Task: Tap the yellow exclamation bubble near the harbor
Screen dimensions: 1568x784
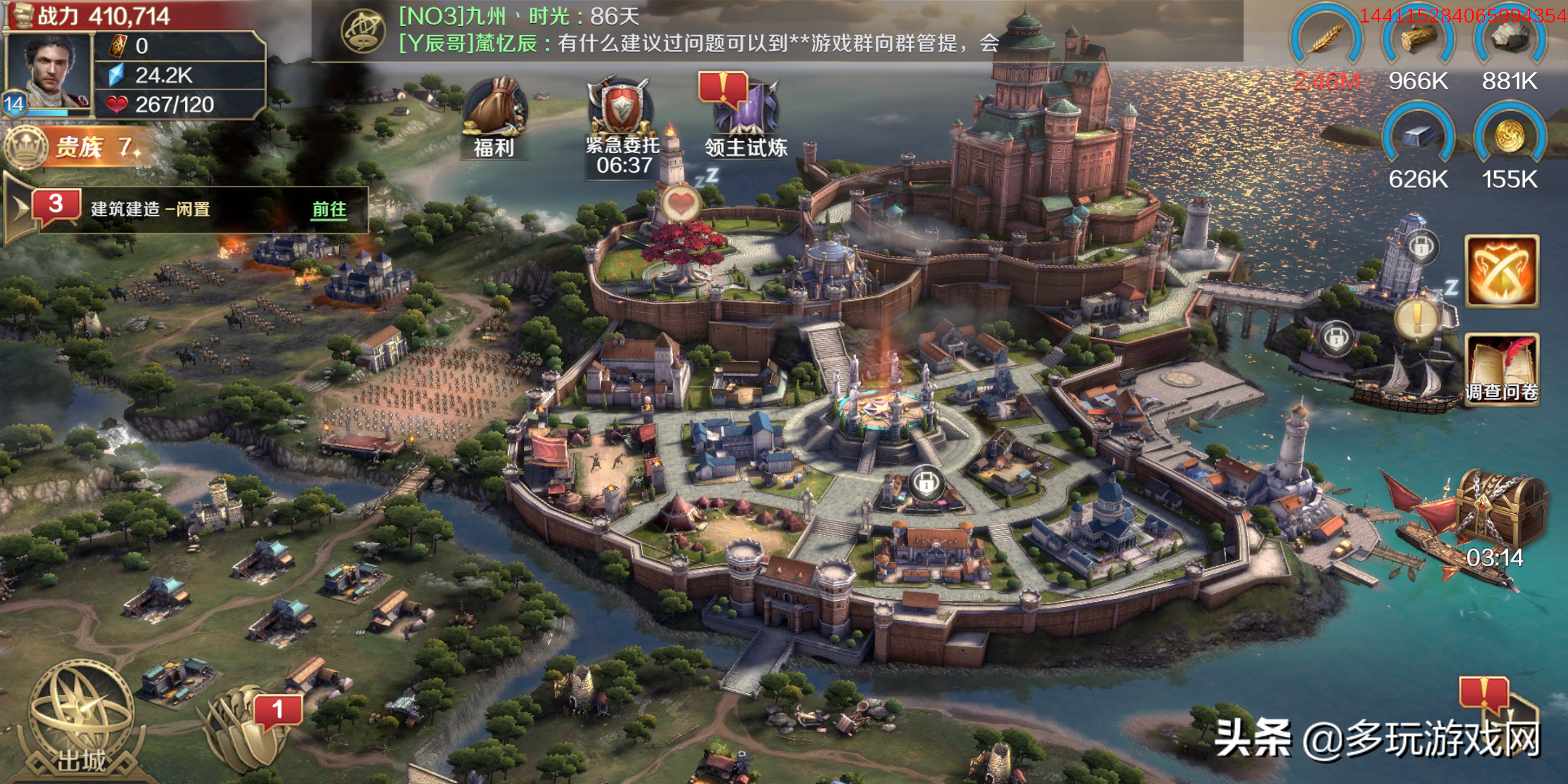Action: pyautogui.click(x=1416, y=318)
